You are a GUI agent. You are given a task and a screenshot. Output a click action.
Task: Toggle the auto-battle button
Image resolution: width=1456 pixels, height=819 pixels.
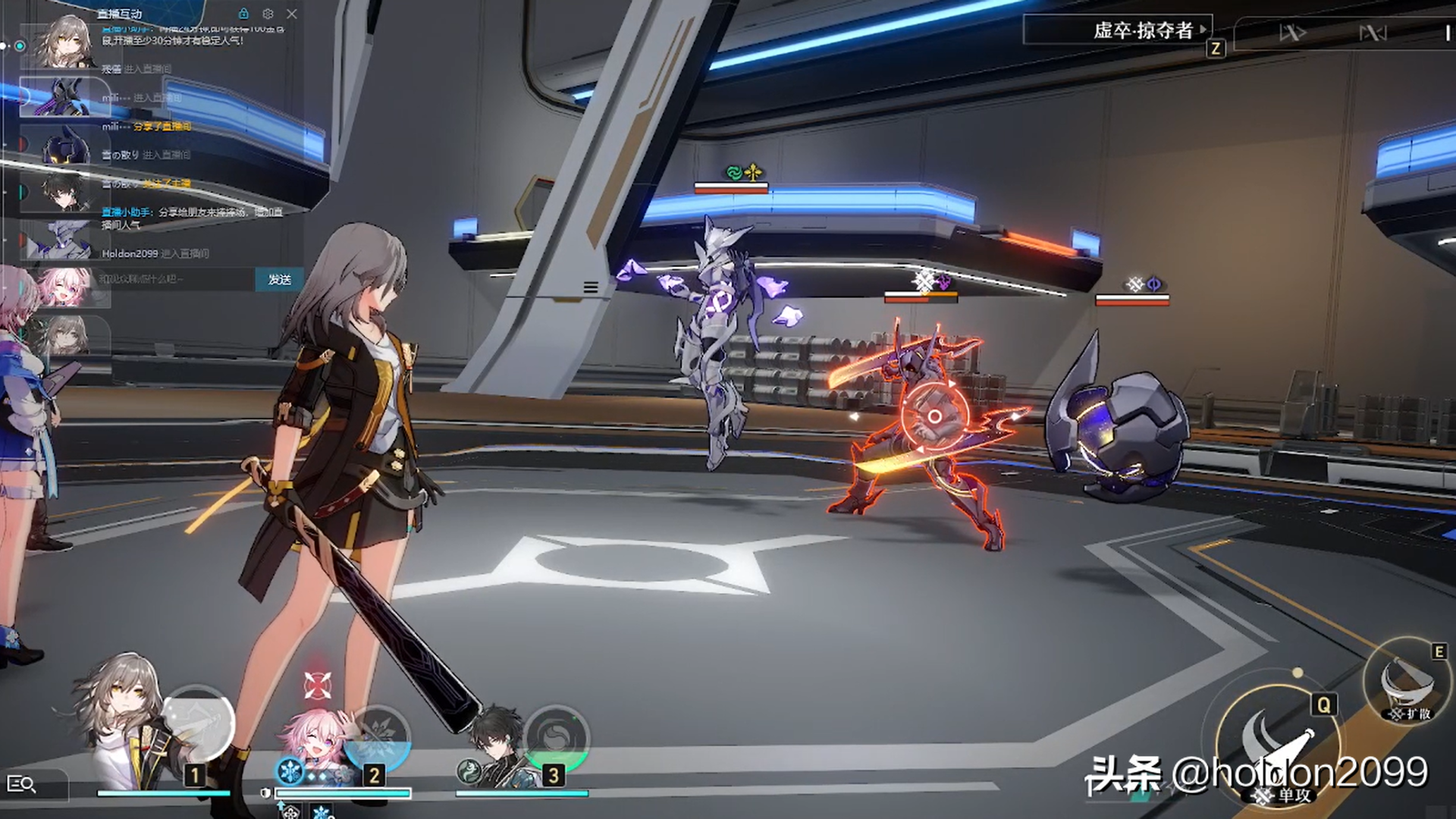[1373, 33]
